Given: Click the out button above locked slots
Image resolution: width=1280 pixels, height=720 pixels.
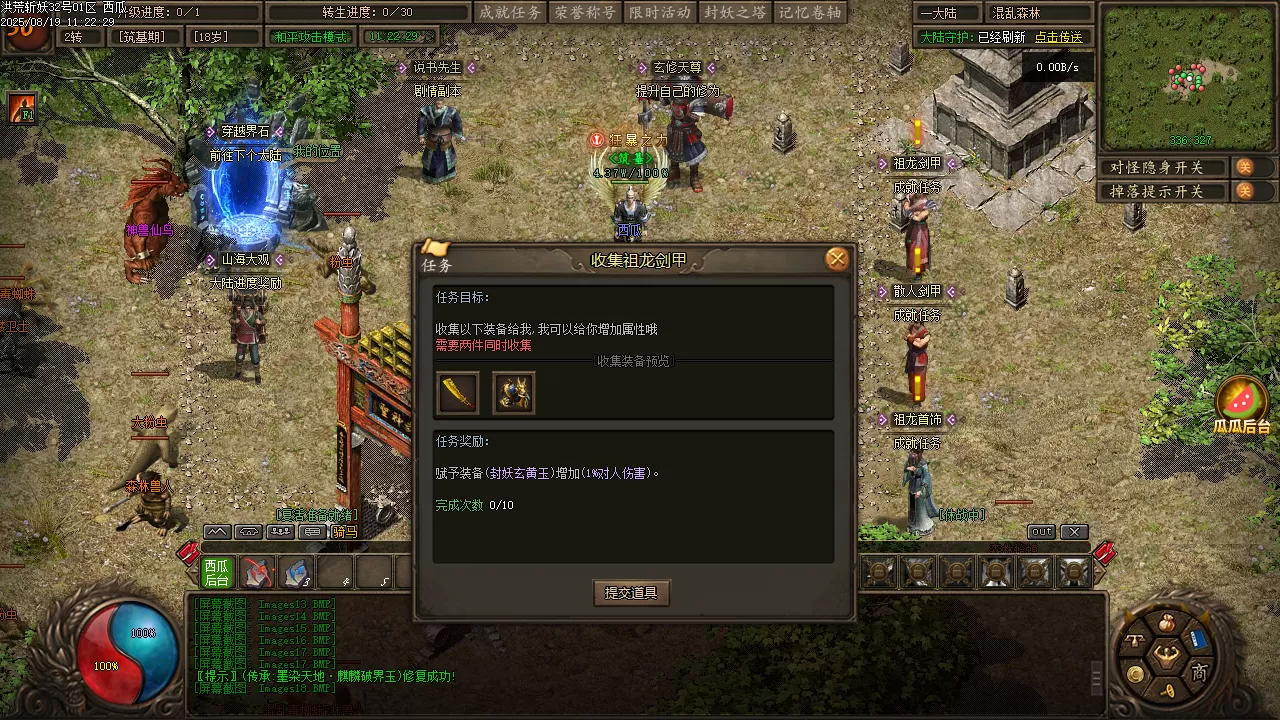Looking at the screenshot, I should 1041,532.
